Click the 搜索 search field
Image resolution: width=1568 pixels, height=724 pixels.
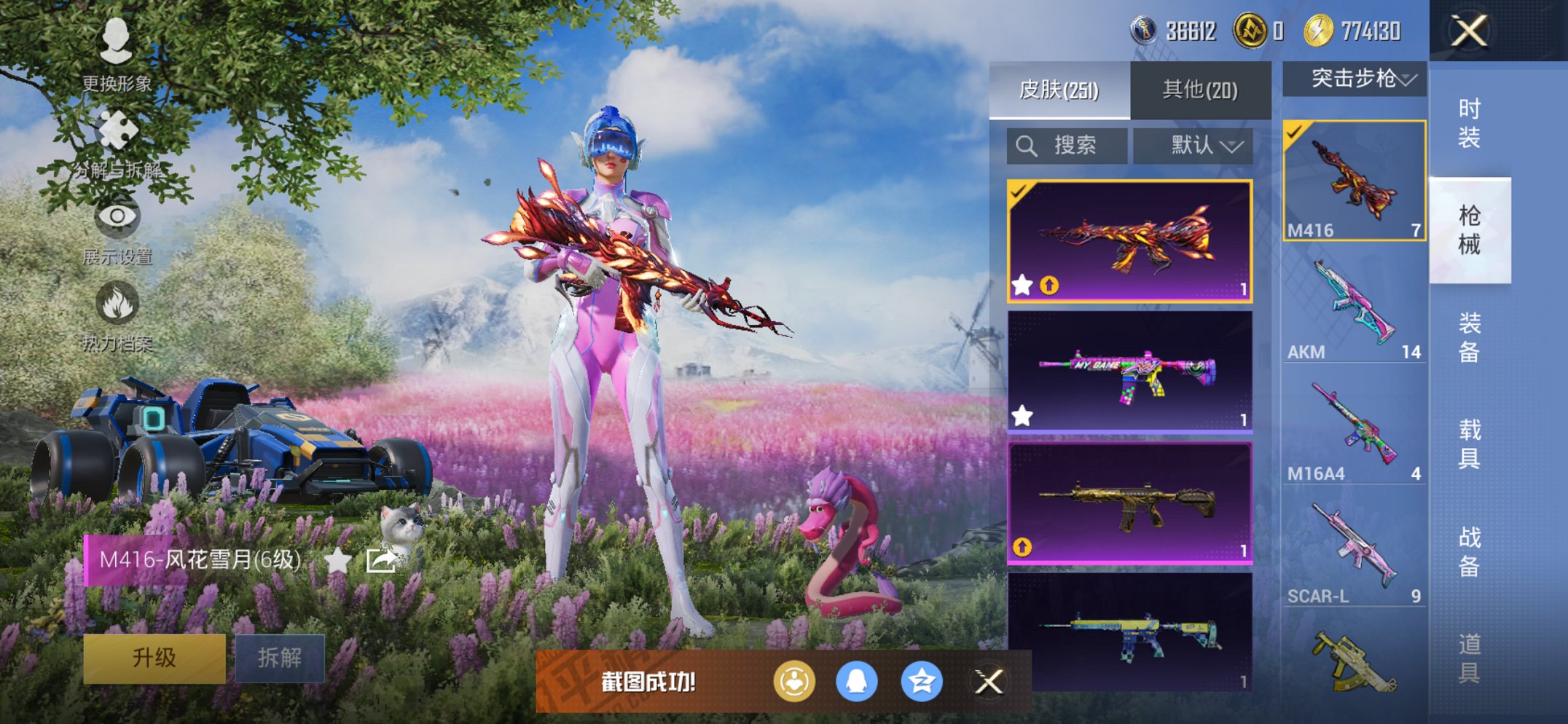tap(1067, 146)
